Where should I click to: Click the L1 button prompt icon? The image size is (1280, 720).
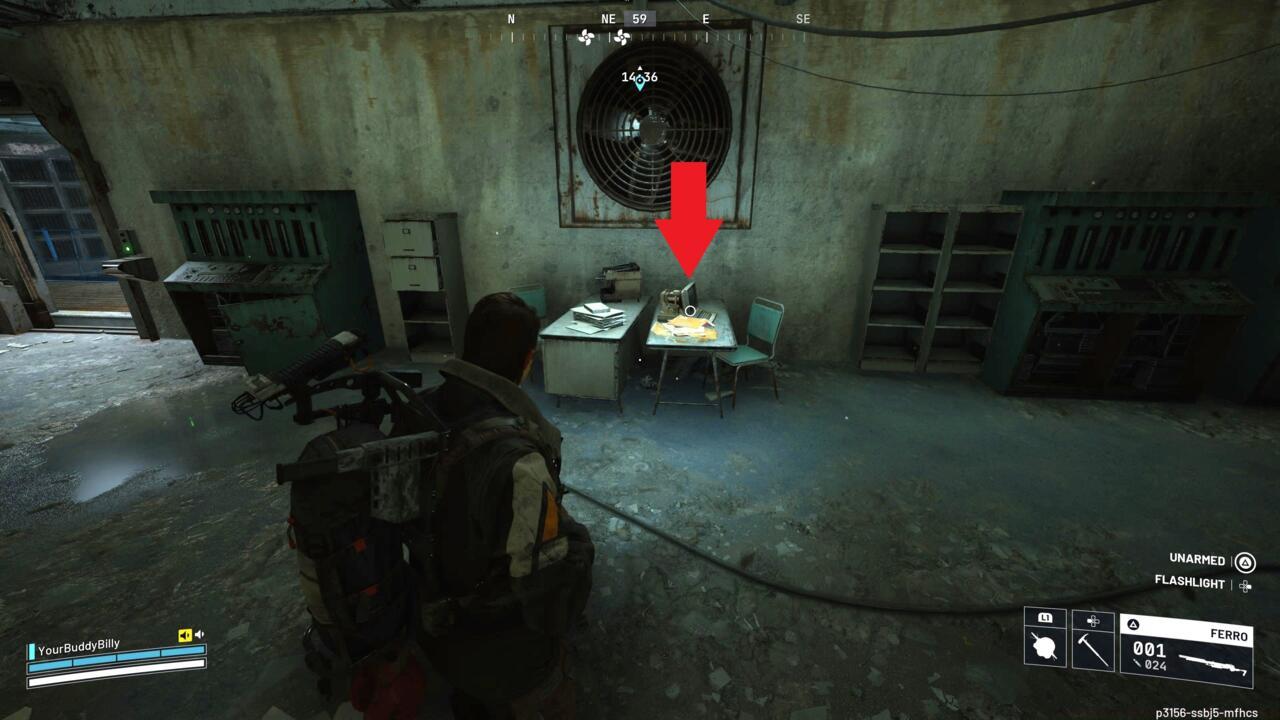[x=1044, y=618]
